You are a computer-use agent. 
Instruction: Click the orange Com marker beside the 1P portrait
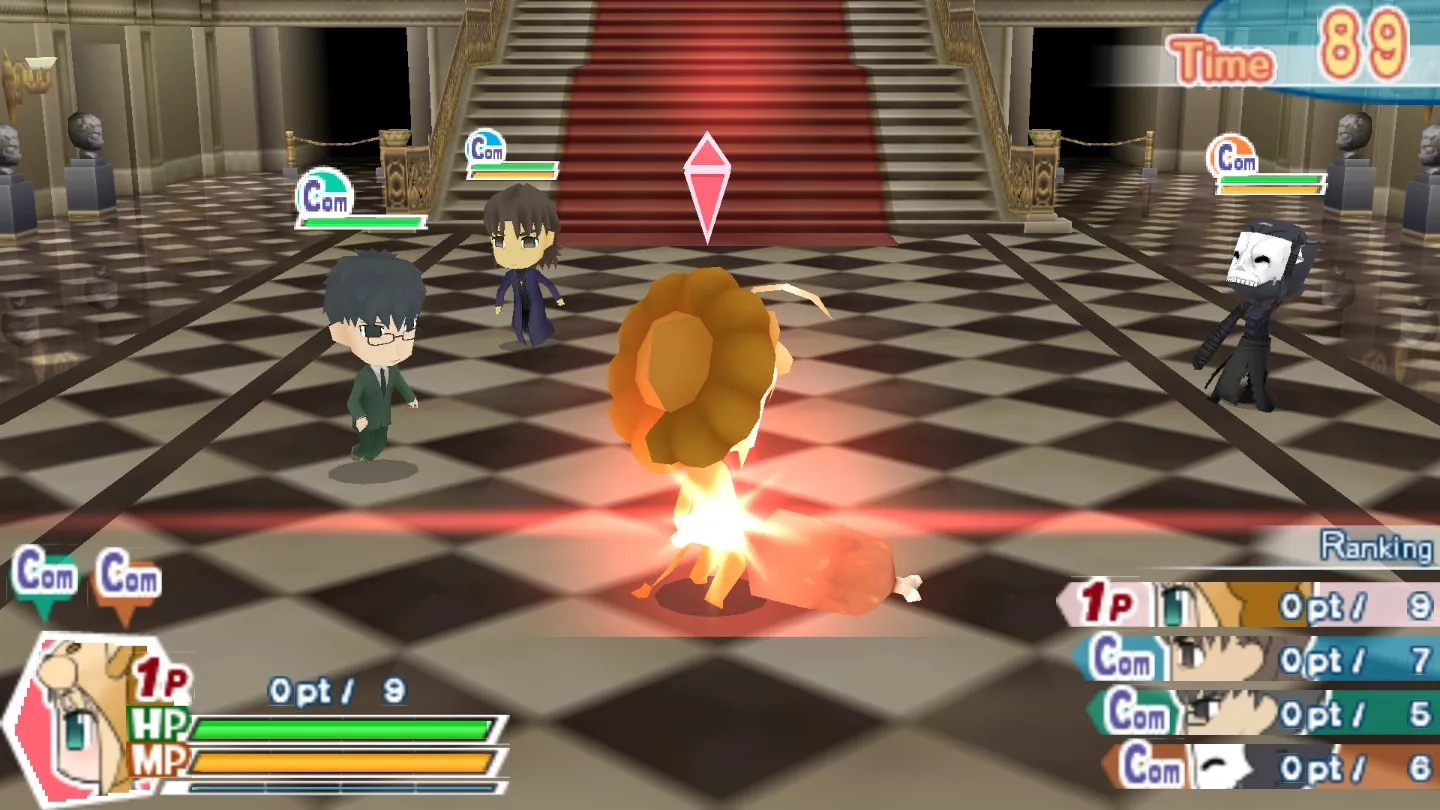click(x=128, y=581)
